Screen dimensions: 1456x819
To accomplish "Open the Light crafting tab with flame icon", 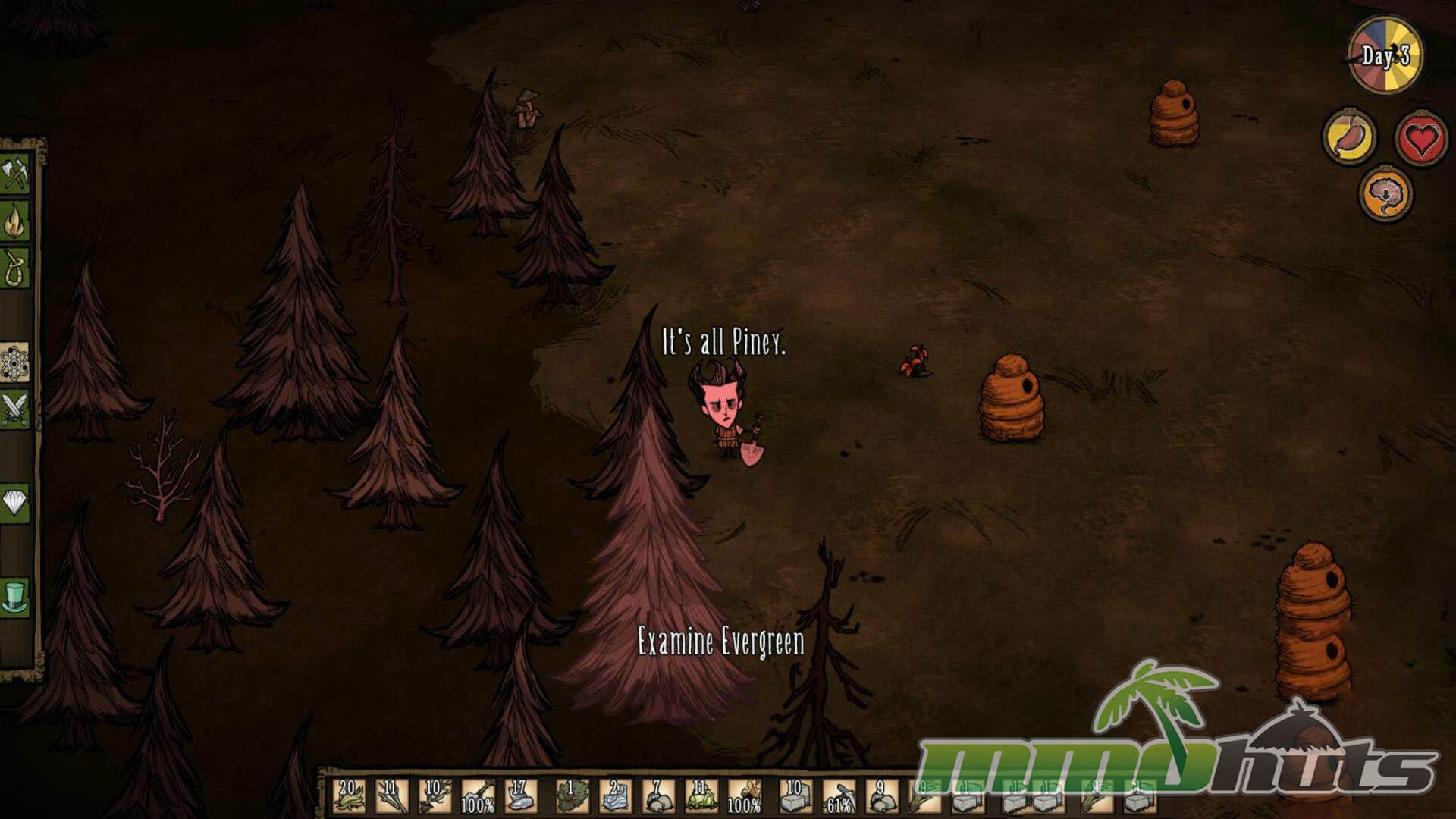I will [15, 221].
